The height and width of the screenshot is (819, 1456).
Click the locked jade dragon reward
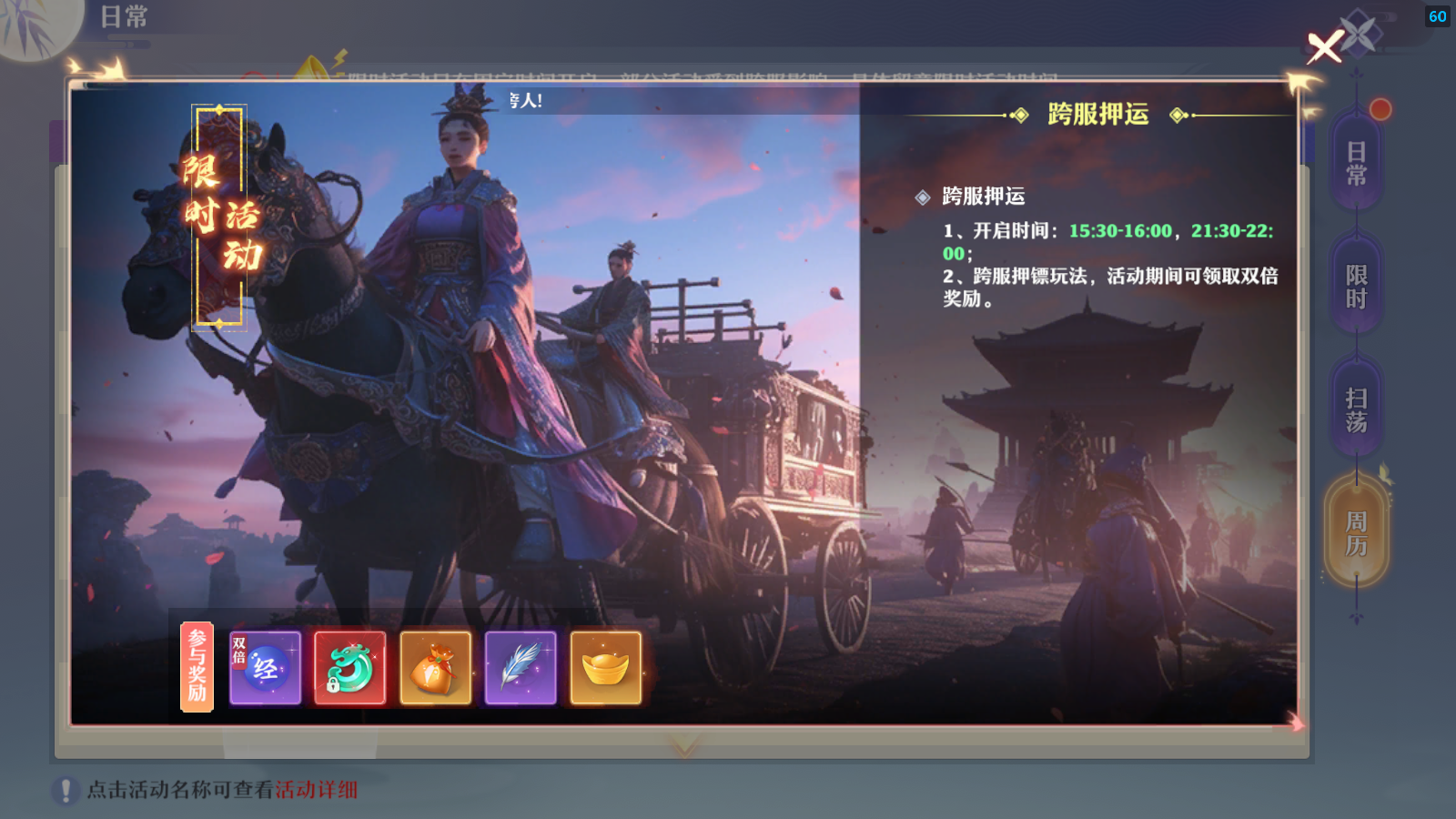point(350,669)
